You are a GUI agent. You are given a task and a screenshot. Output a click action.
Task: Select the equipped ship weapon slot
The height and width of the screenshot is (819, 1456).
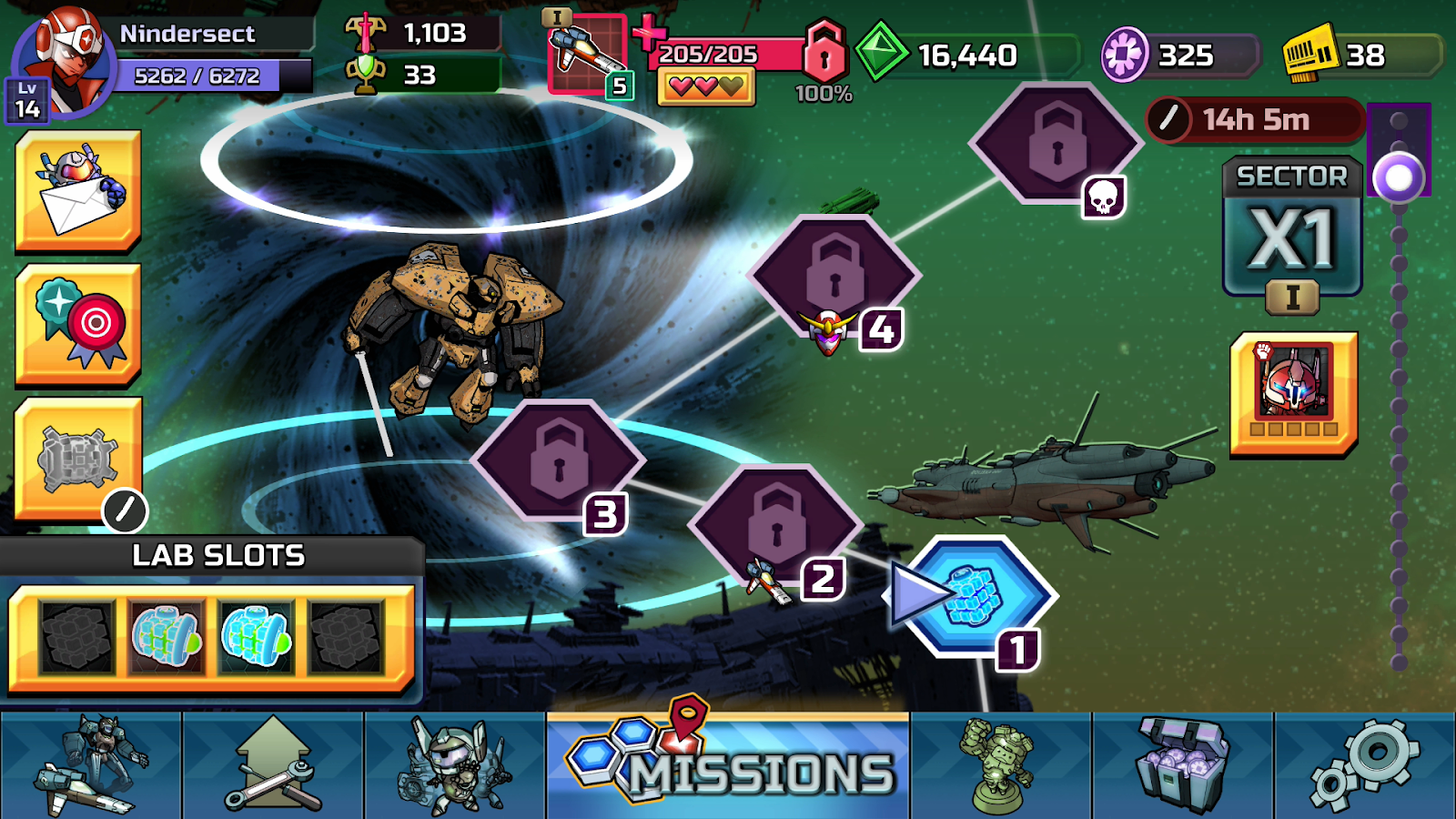click(588, 55)
